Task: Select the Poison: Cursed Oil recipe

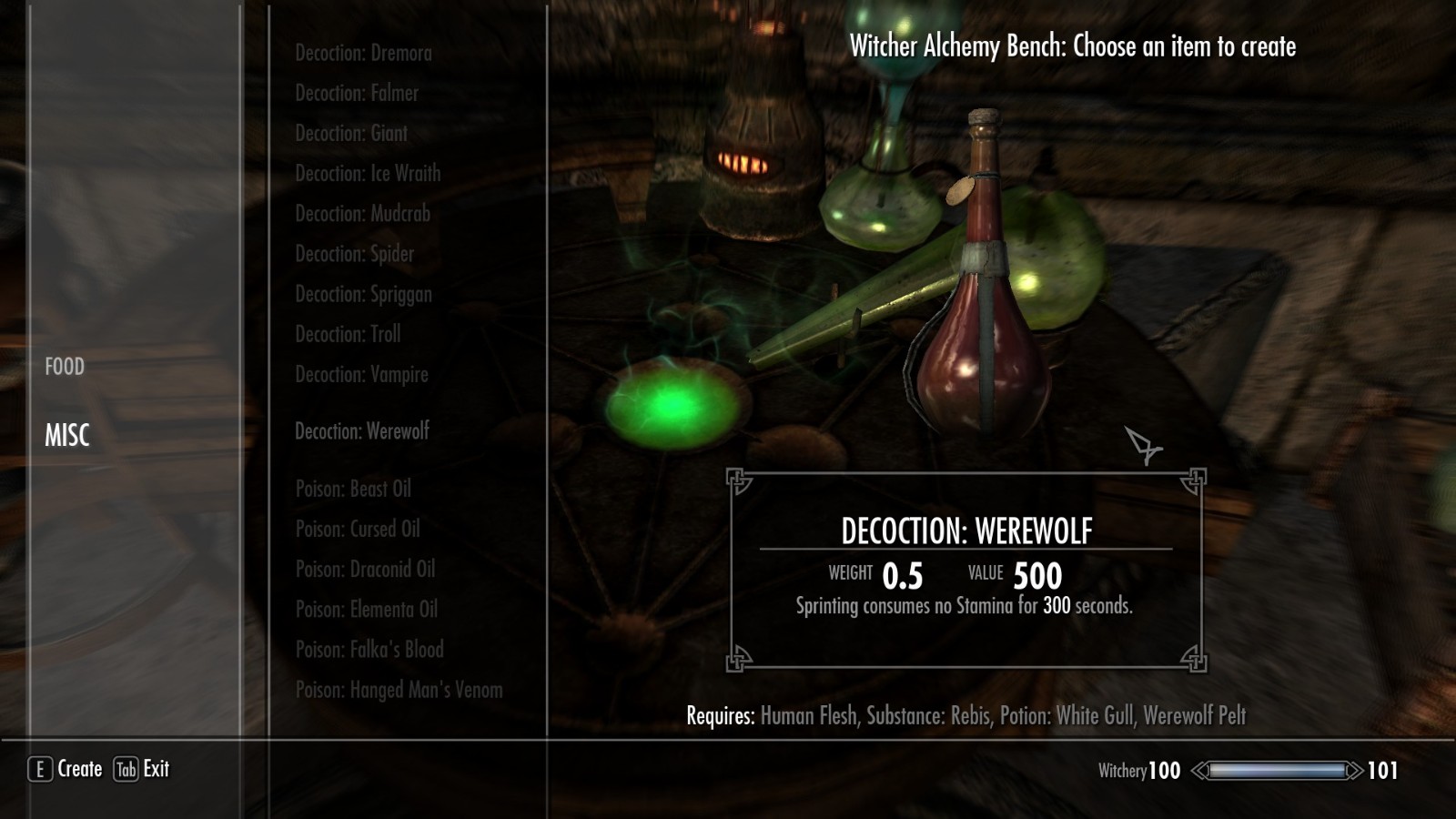Action: (358, 529)
